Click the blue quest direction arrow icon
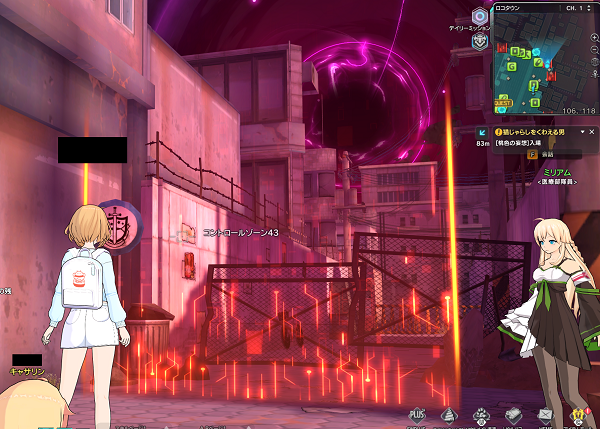This screenshot has width=600, height=429. [x=483, y=132]
